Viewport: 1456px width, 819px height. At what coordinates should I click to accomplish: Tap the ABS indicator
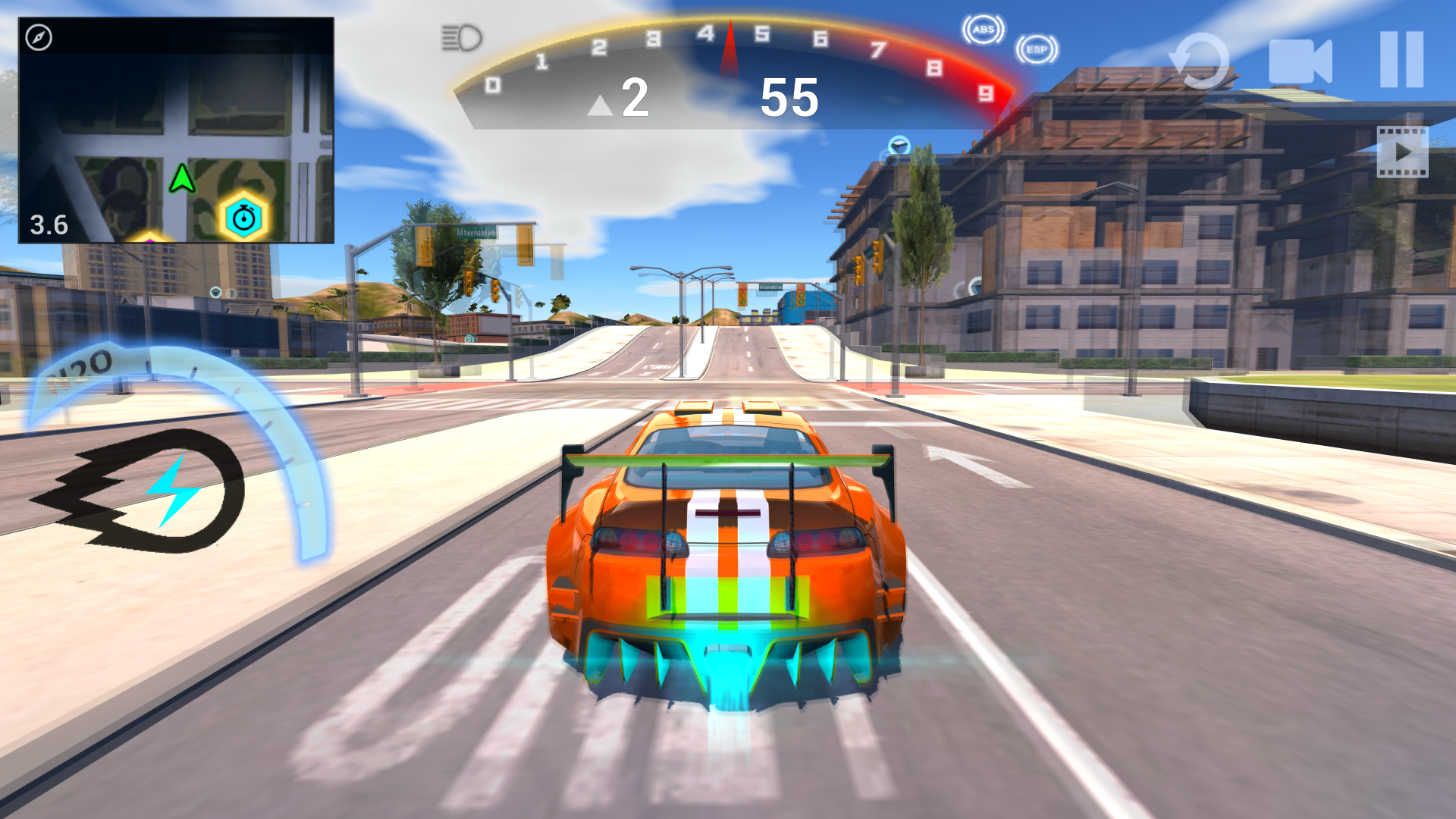click(983, 30)
